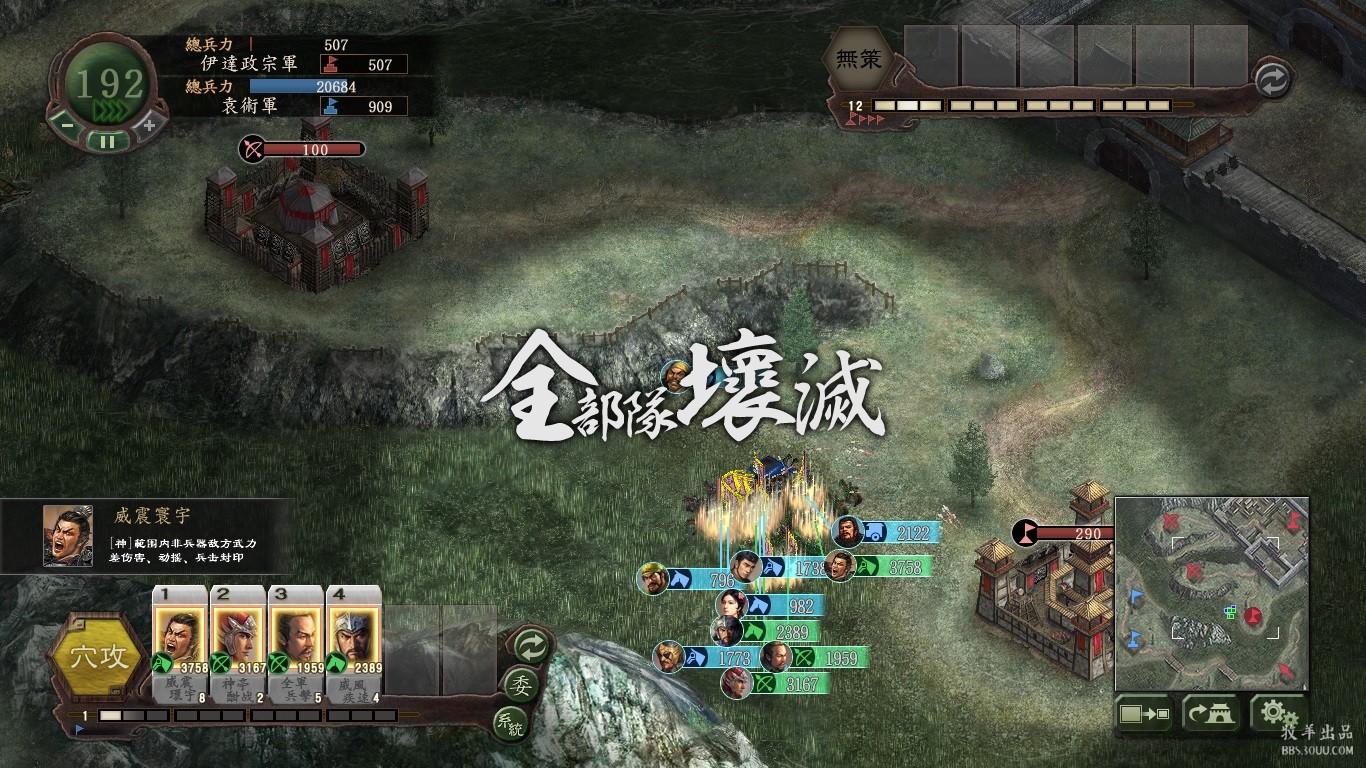Click the green cycle arrows beside officer cards
This screenshot has height=768, width=1366.
pyautogui.click(x=530, y=646)
